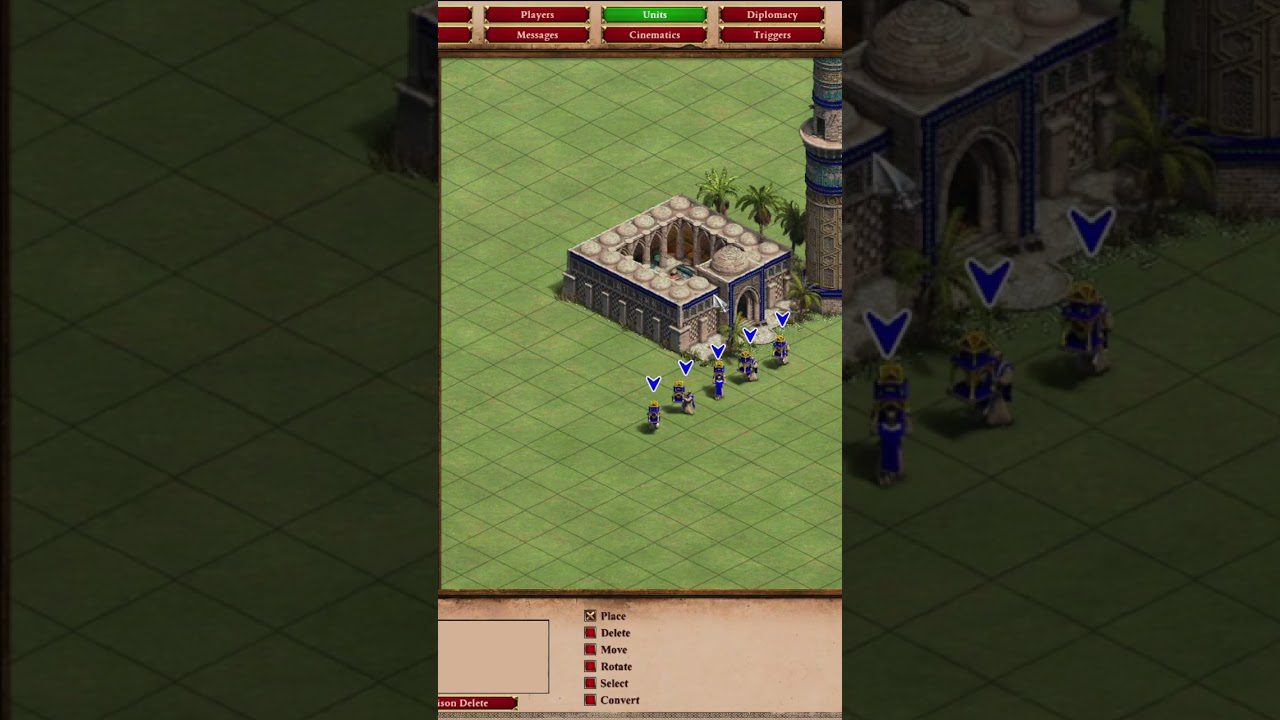Switch to the Players tab
This screenshot has width=1280, height=720.
coord(536,14)
